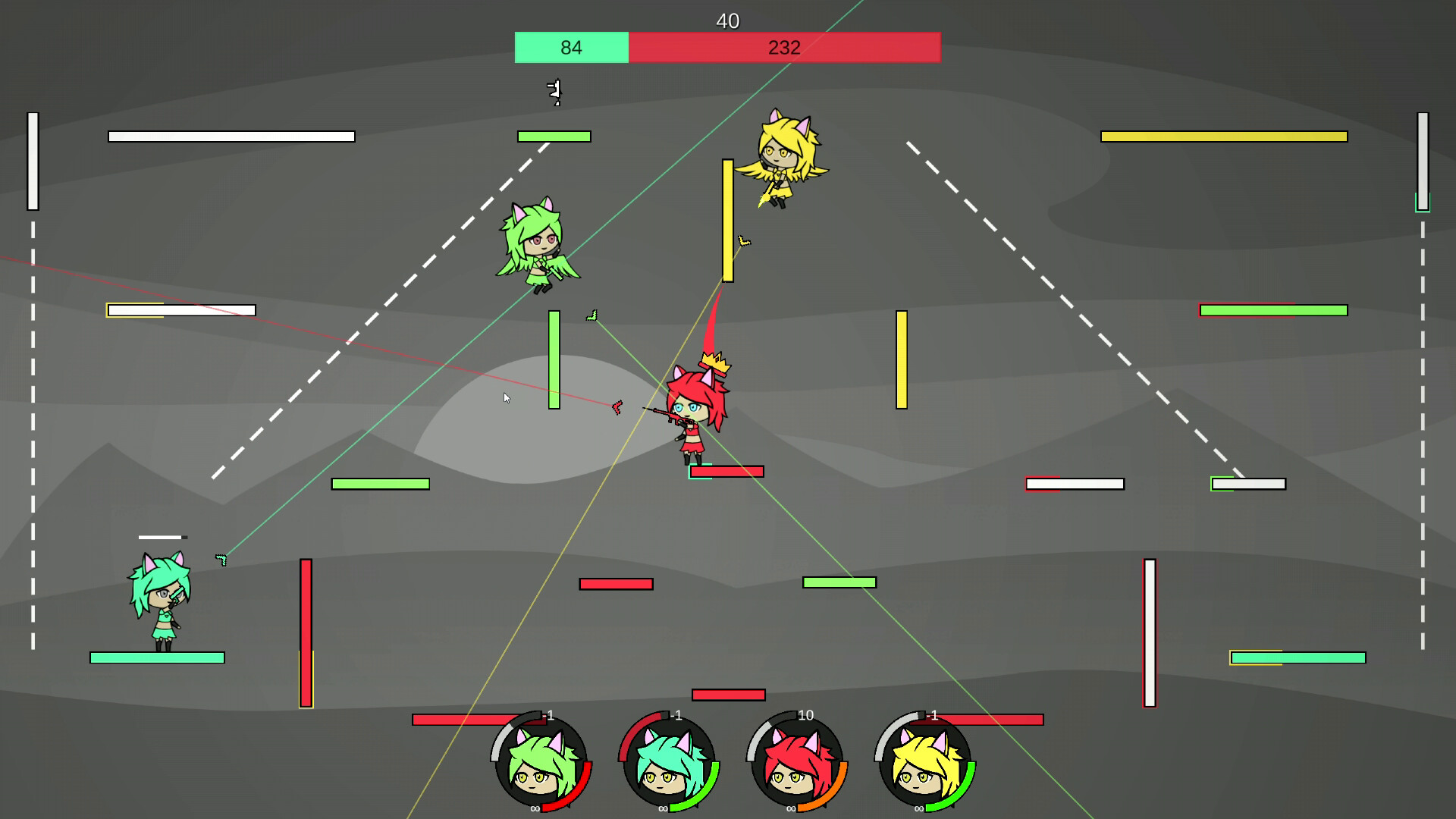Click the -1 score above the leftmost portrait
The height and width of the screenshot is (819, 1456).
[548, 714]
